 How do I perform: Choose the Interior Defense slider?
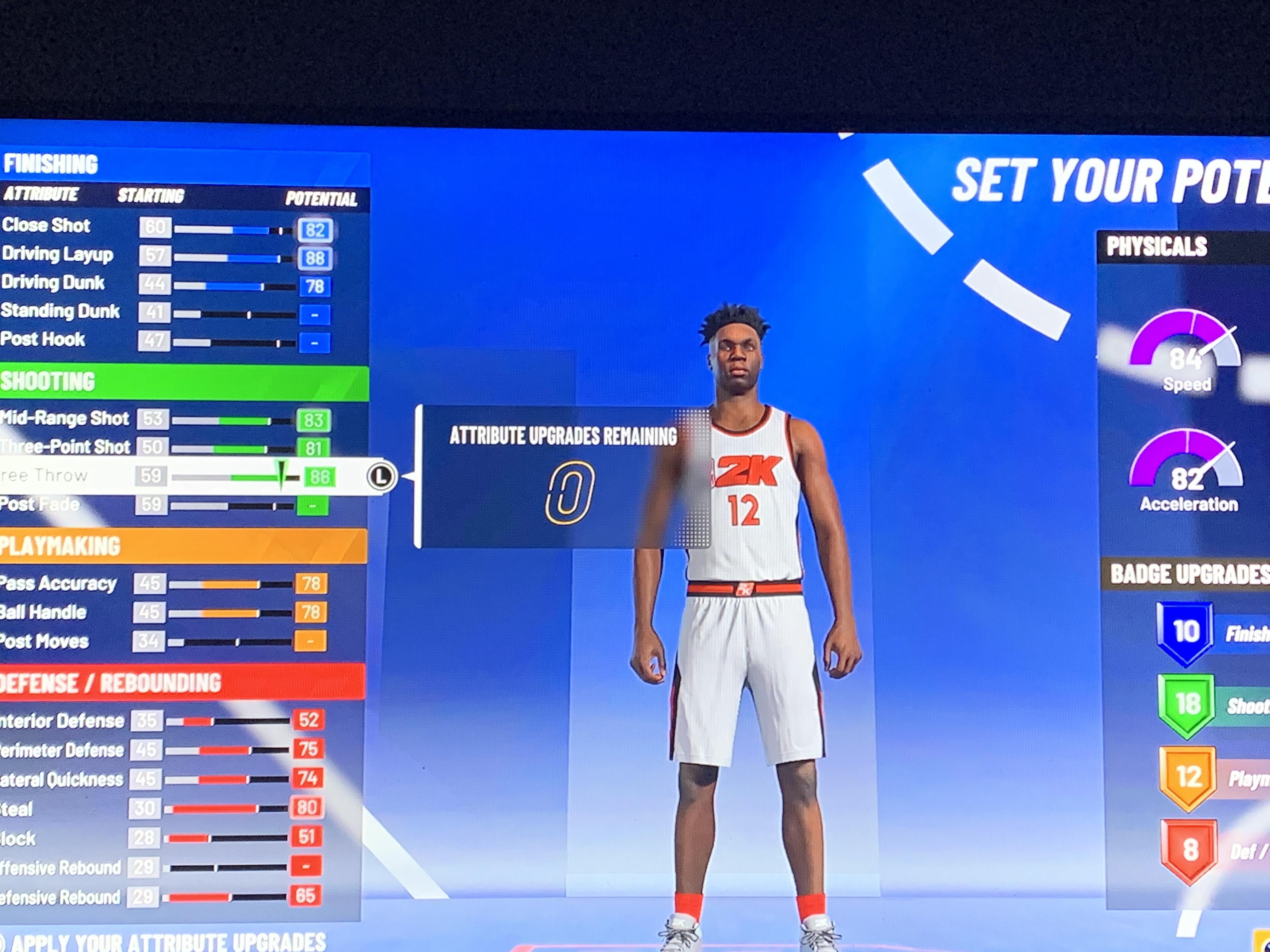(x=227, y=721)
